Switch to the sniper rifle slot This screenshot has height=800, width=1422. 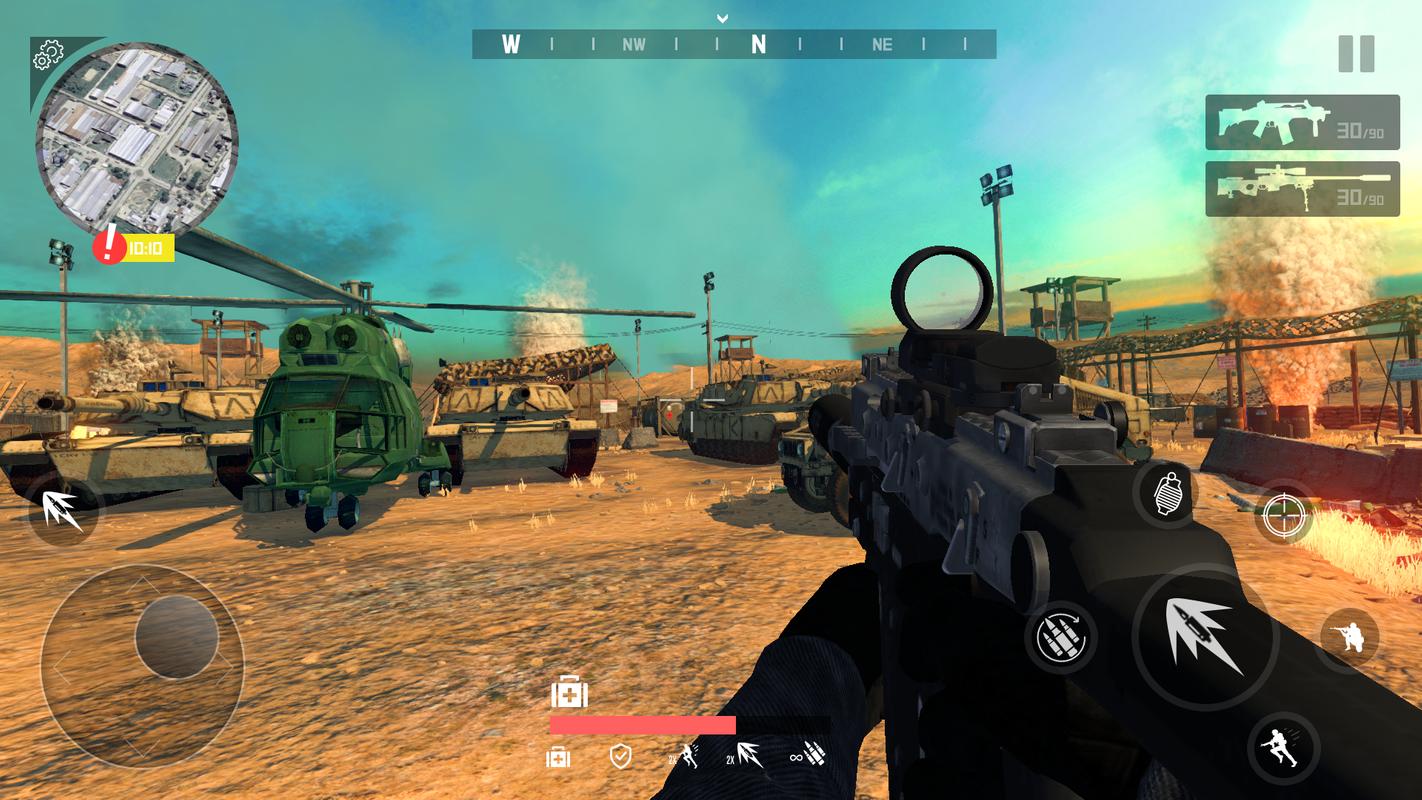click(x=1301, y=189)
